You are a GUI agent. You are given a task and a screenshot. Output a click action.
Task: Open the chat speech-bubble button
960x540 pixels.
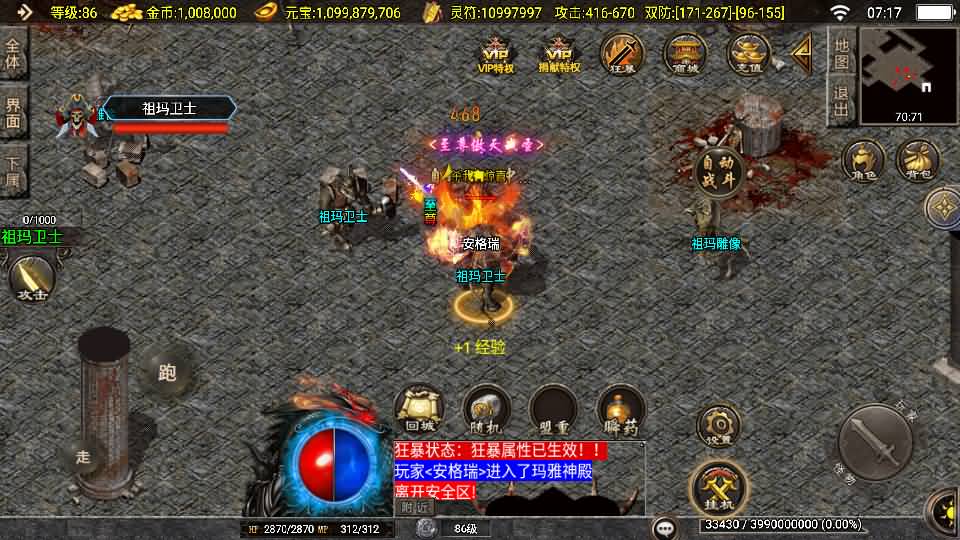[x=665, y=527]
